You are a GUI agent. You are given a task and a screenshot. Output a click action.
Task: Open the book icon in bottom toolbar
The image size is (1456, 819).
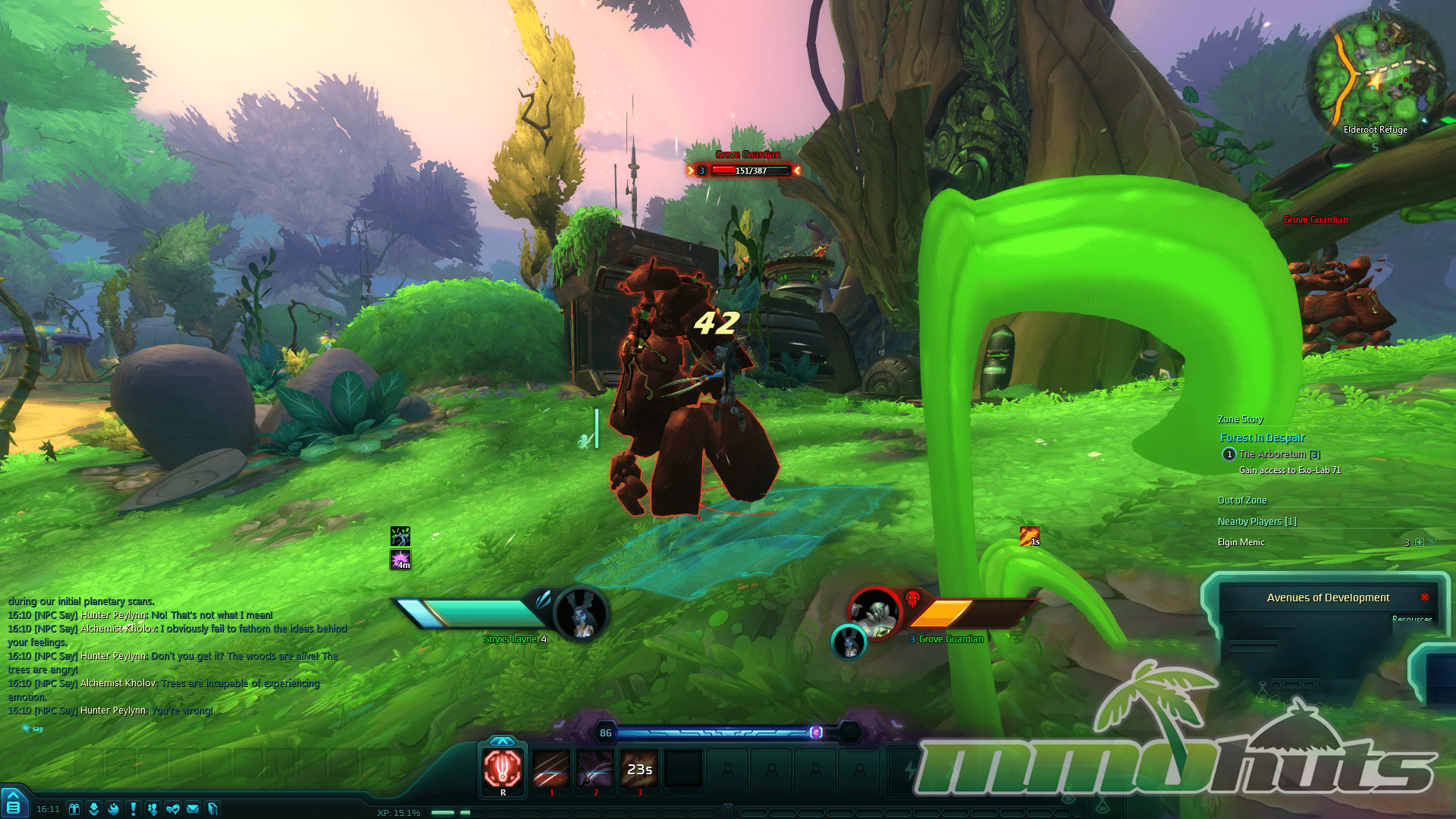point(213,809)
